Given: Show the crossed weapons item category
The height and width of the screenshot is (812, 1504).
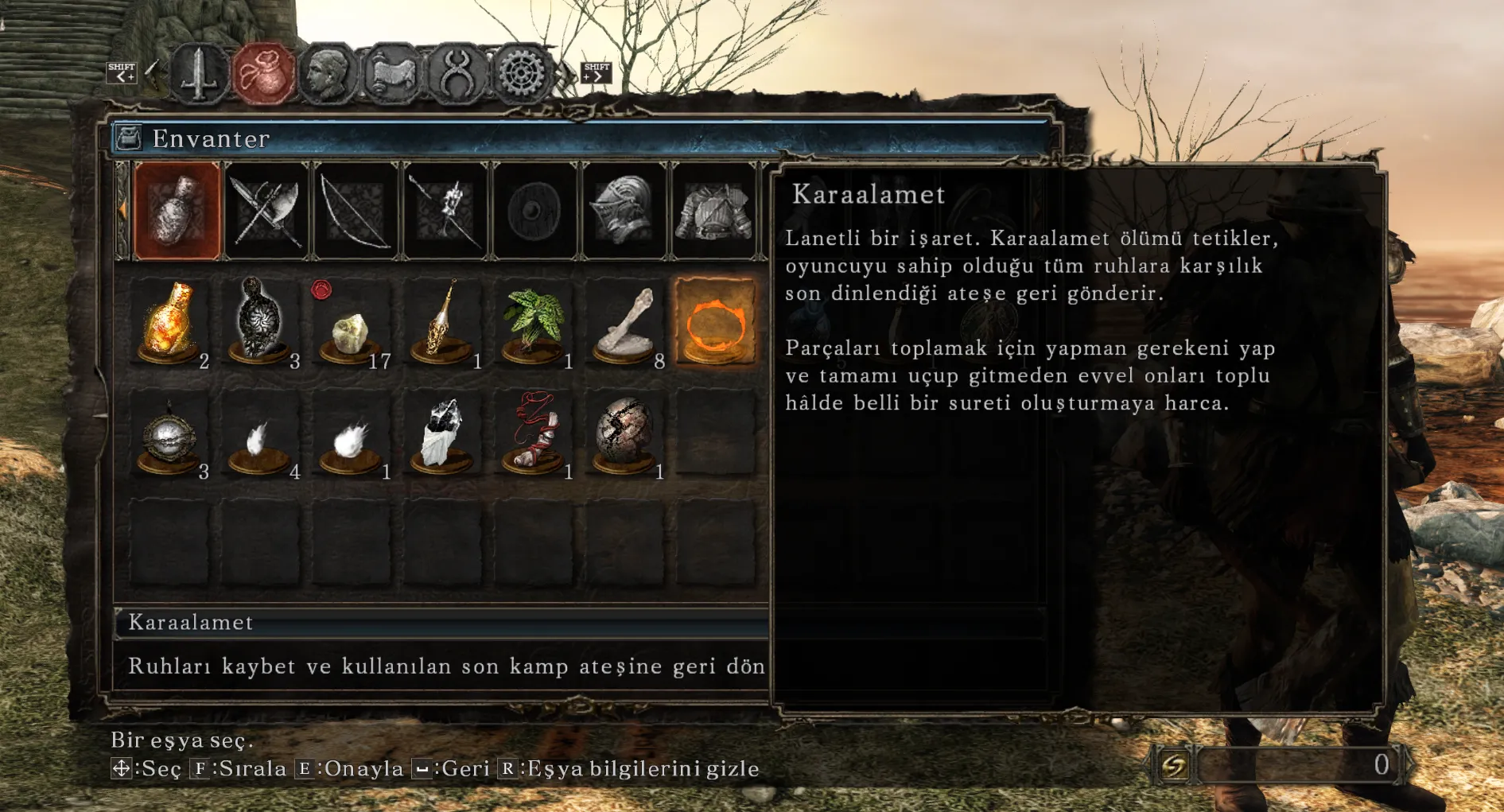Looking at the screenshot, I should pyautogui.click(x=266, y=211).
